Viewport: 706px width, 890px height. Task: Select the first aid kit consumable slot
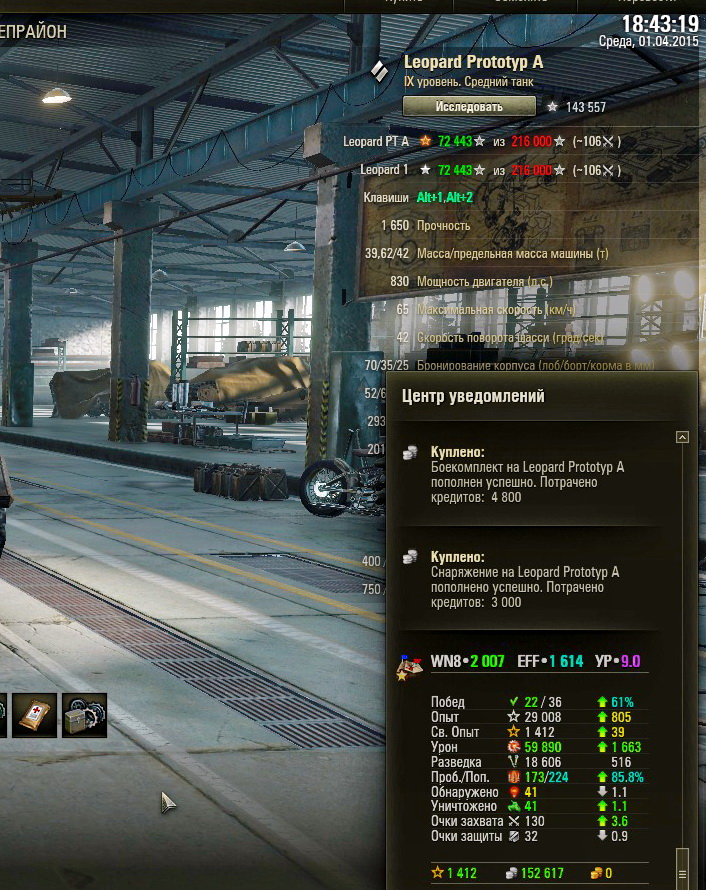tap(35, 715)
